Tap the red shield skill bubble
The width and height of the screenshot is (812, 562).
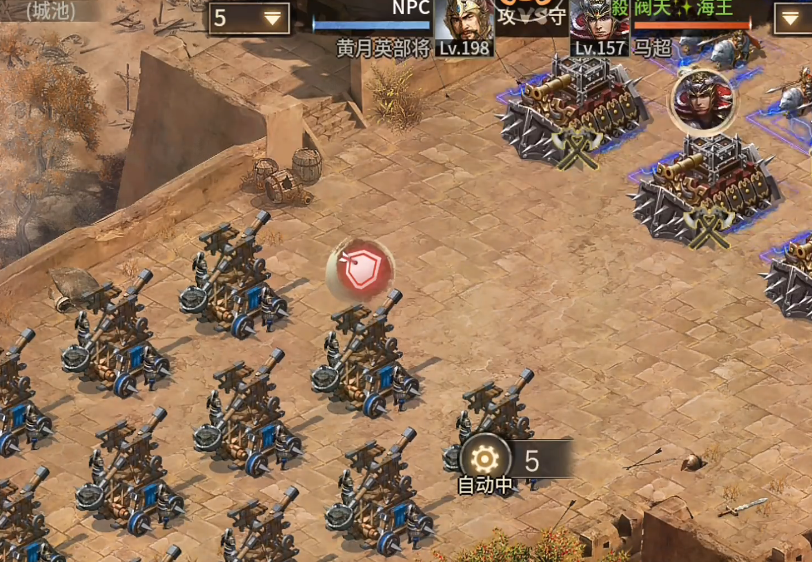tap(360, 270)
